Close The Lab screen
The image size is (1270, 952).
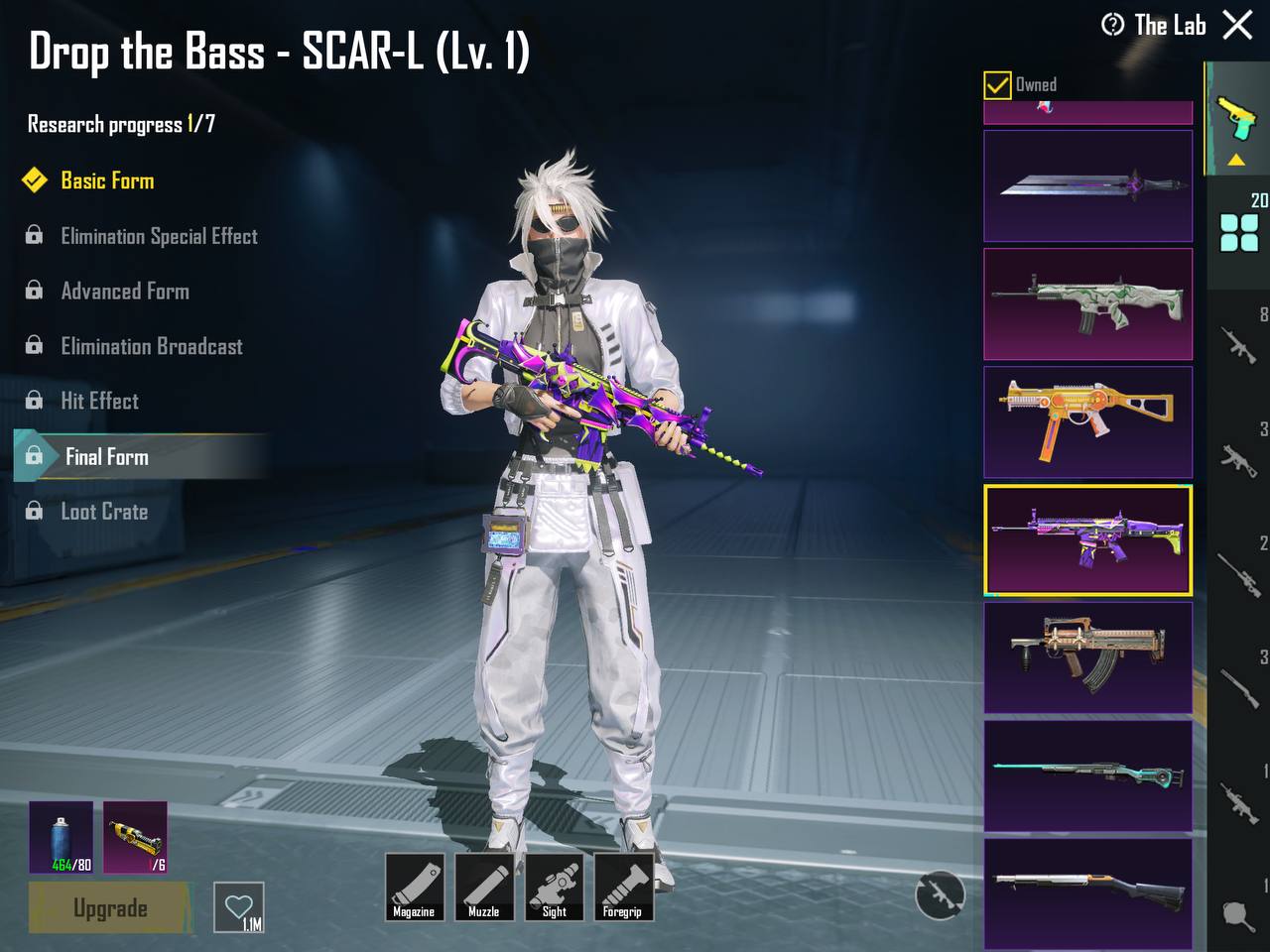tap(1237, 25)
